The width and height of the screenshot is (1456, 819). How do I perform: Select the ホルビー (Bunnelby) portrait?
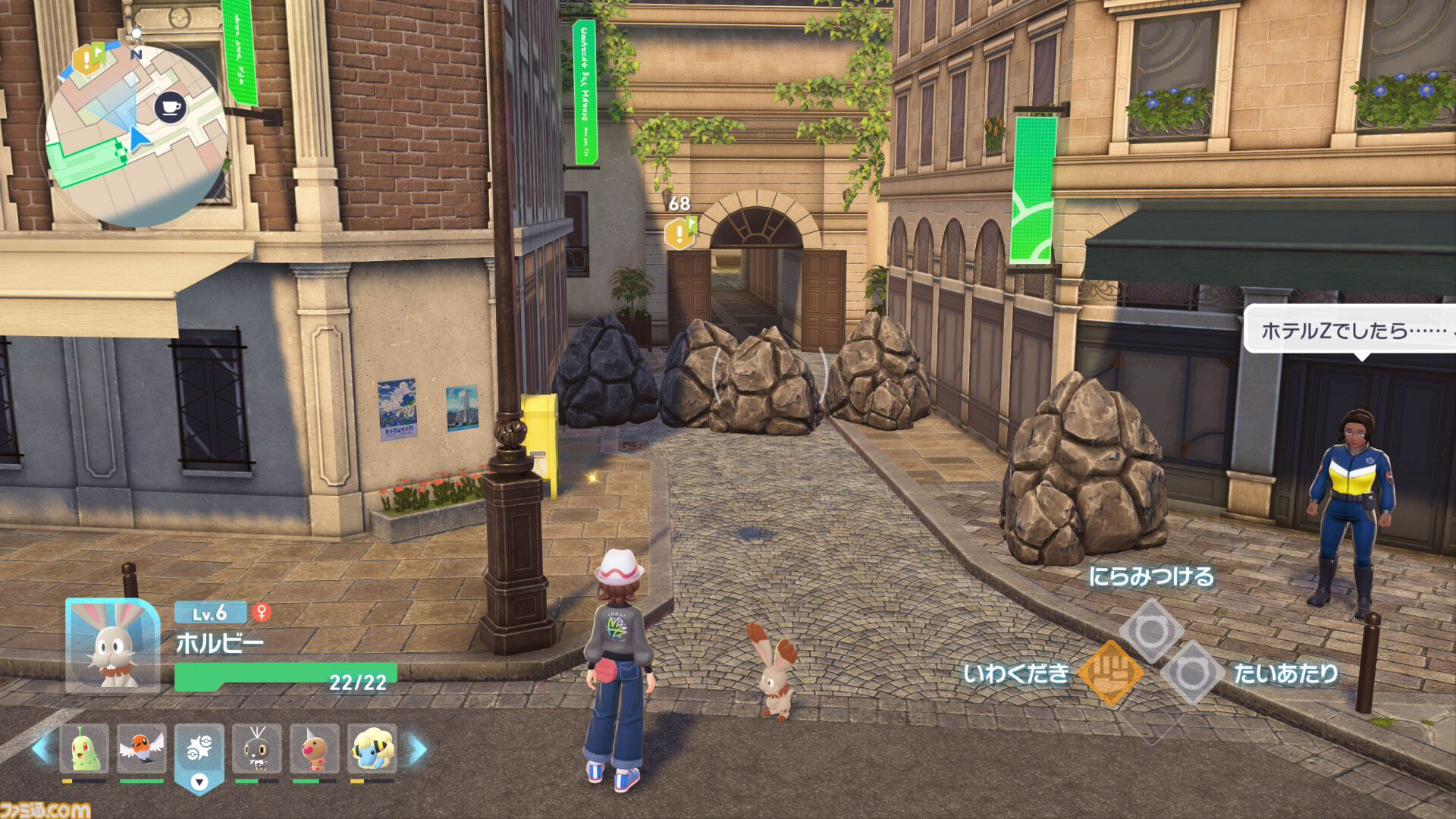(x=112, y=645)
